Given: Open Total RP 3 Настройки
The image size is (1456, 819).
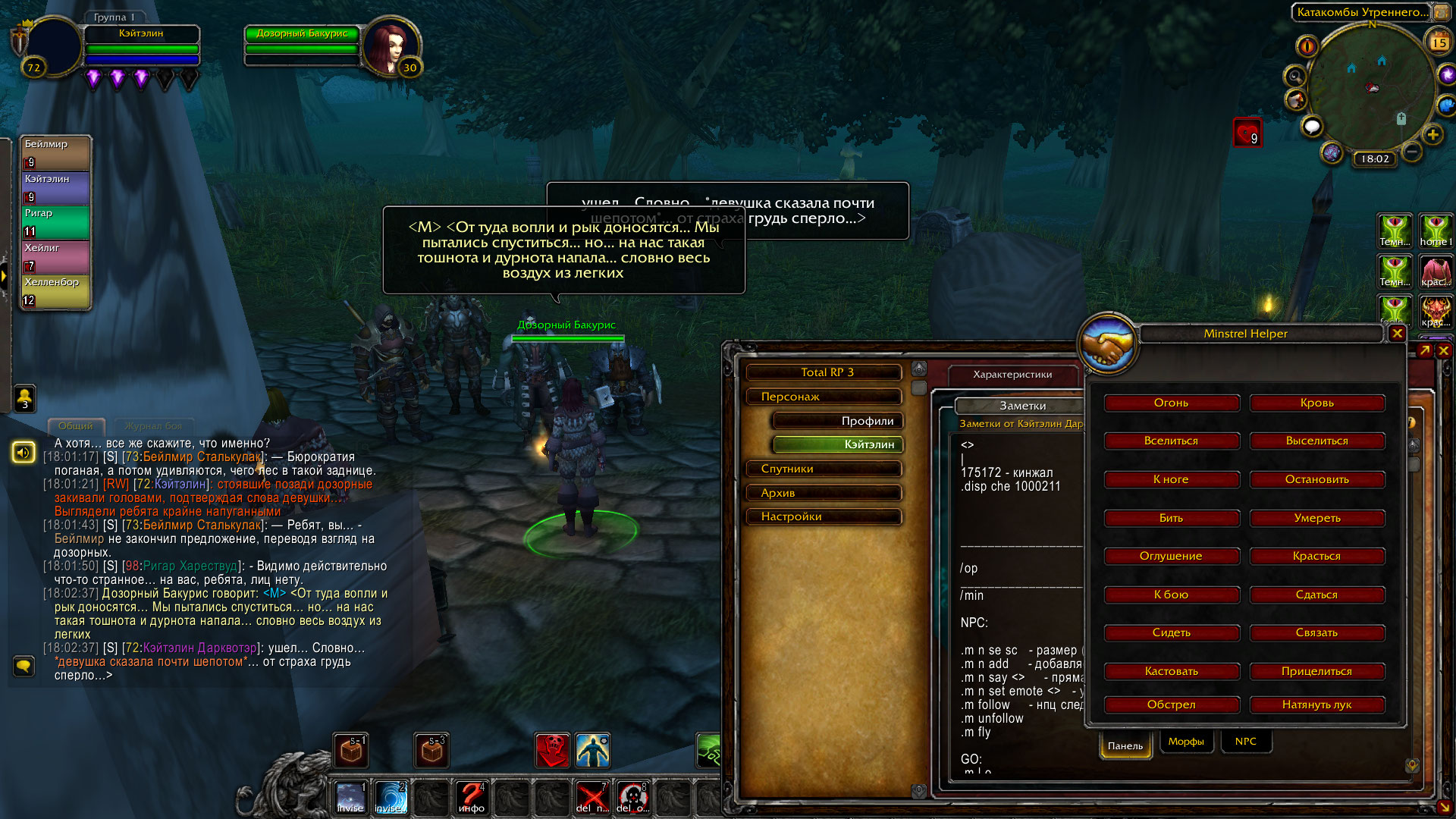Looking at the screenshot, I should (824, 516).
